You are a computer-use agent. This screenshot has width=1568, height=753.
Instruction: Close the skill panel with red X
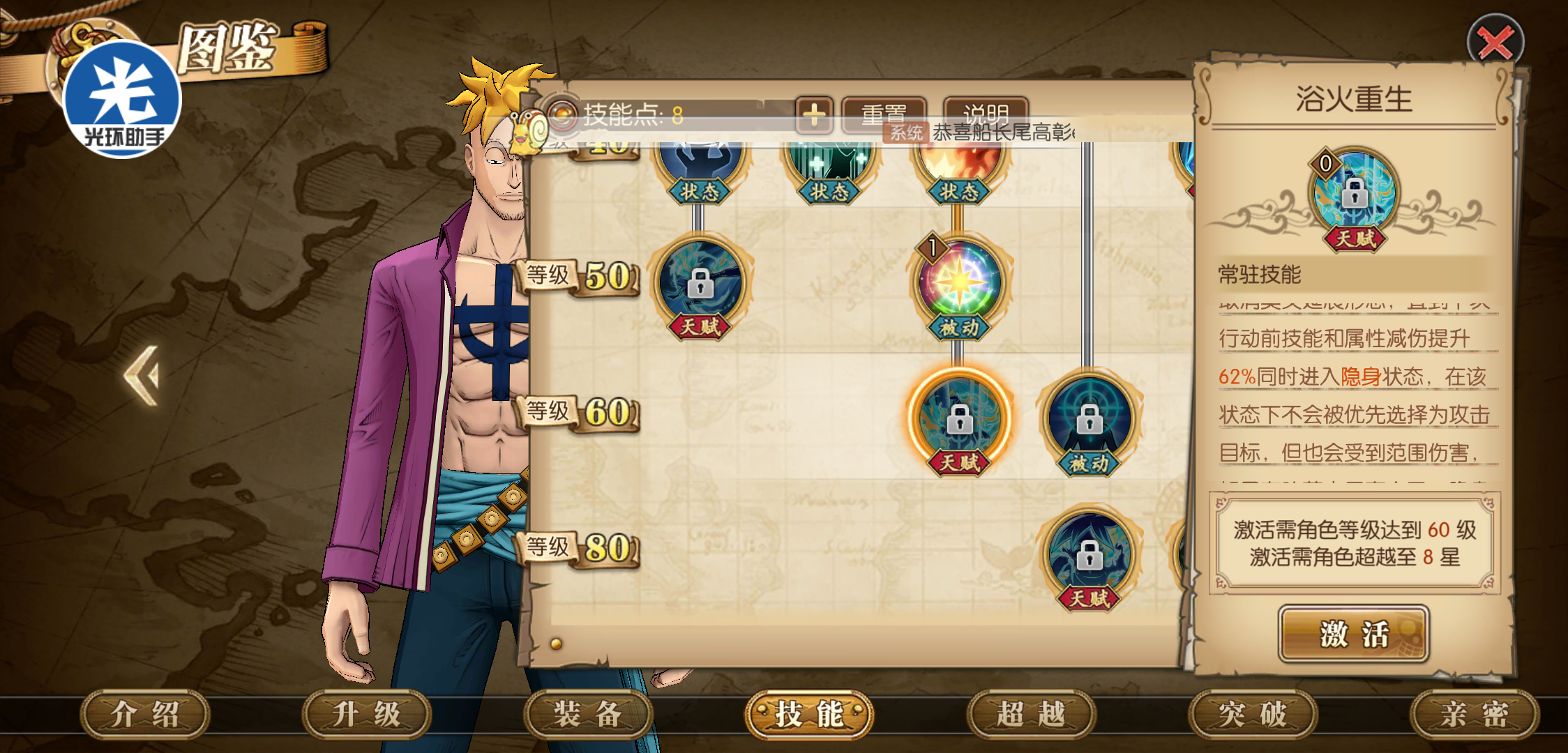(x=1495, y=42)
